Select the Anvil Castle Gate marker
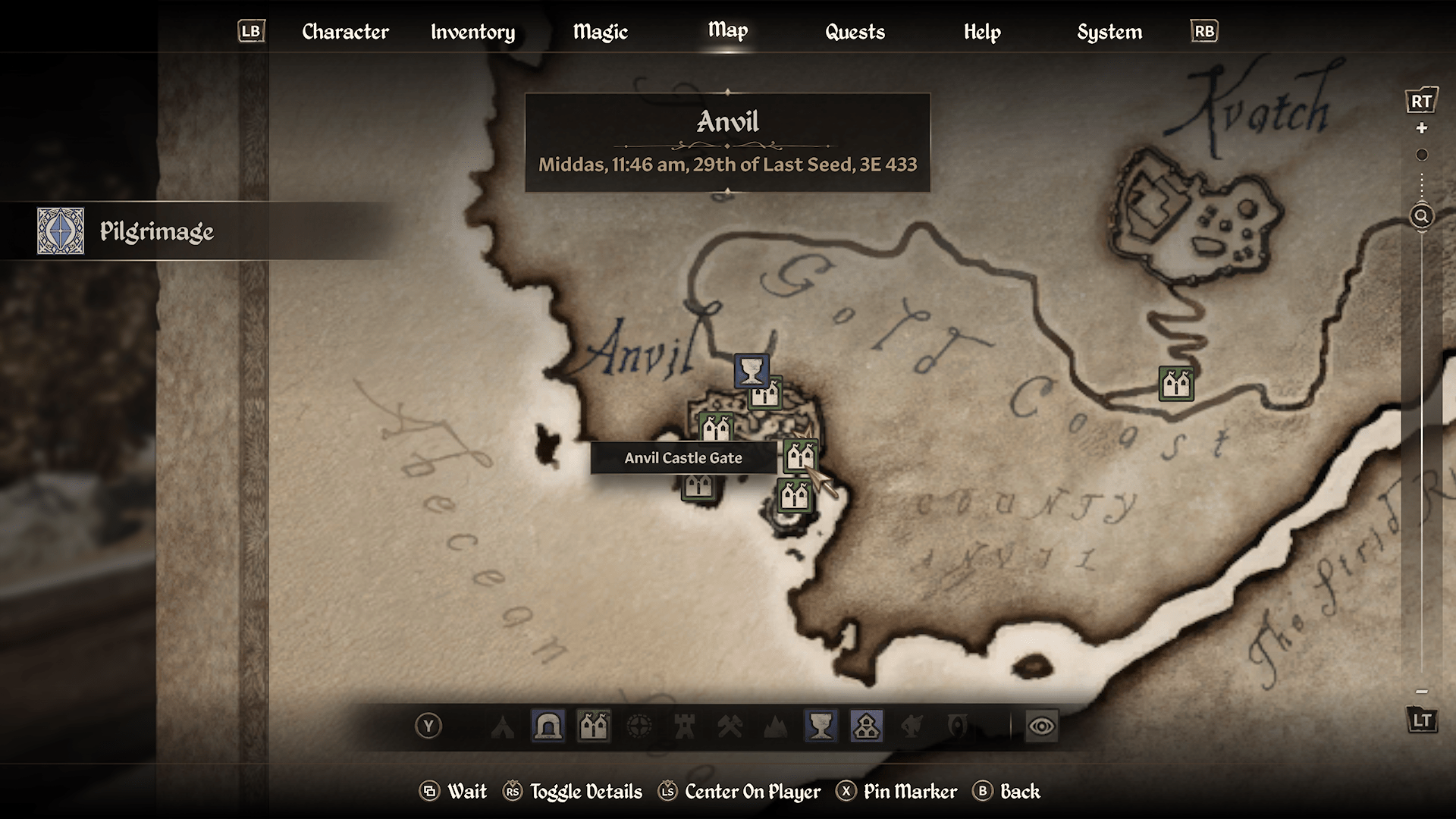 (800, 456)
